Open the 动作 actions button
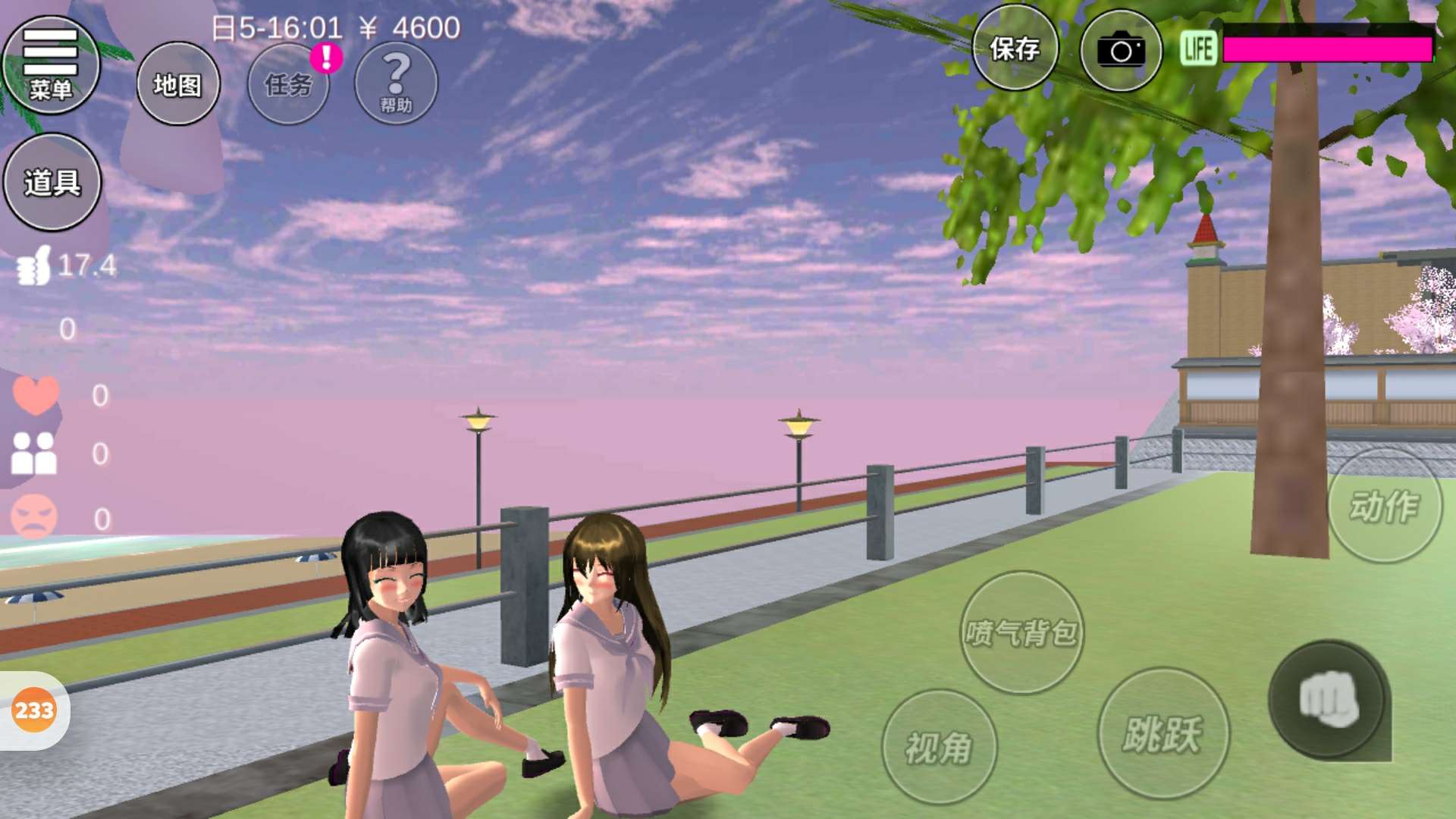This screenshot has width=1456, height=819. pos(1384,506)
